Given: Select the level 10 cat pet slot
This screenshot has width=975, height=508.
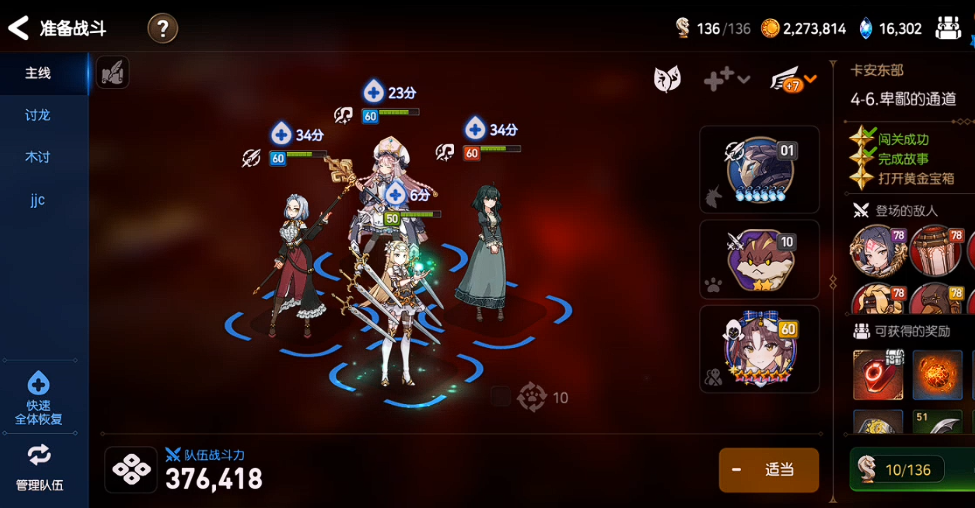Looking at the screenshot, I should click(760, 259).
